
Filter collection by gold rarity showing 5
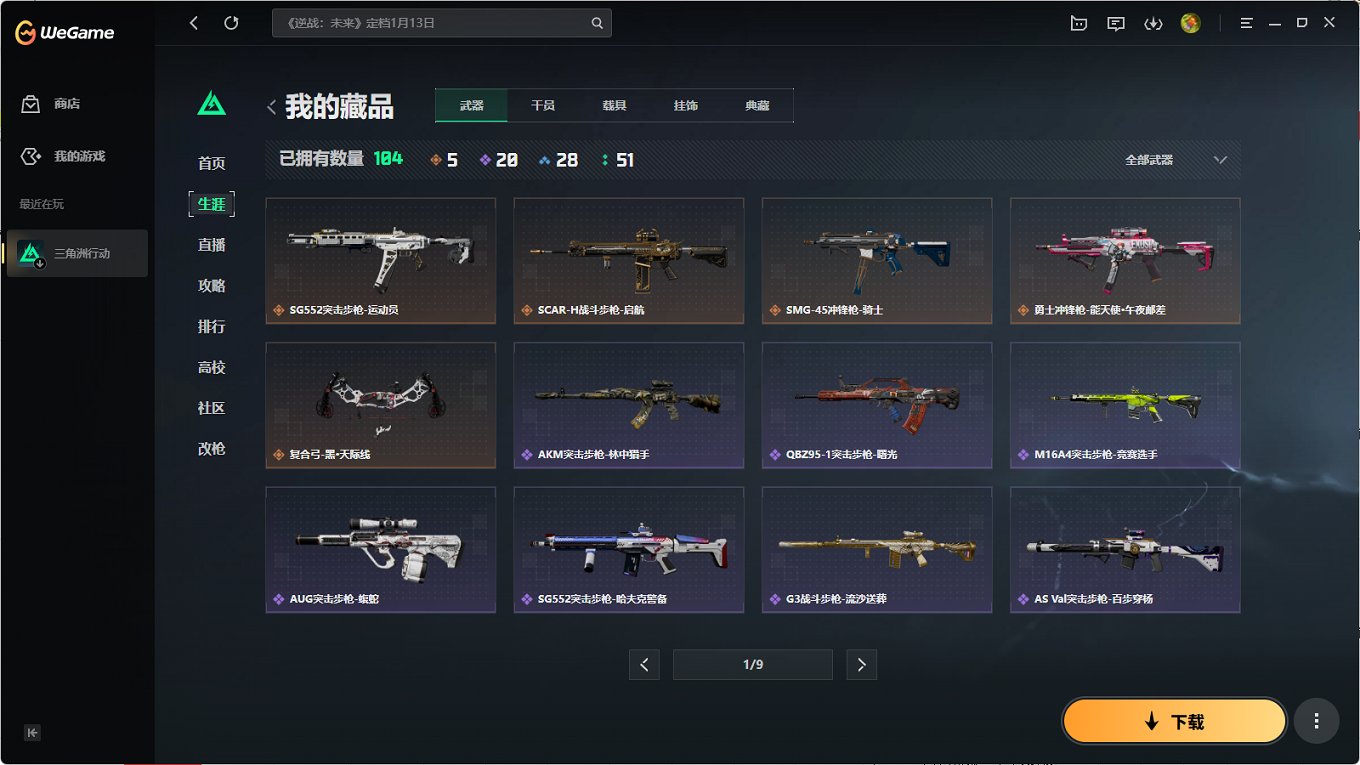click(x=442, y=158)
